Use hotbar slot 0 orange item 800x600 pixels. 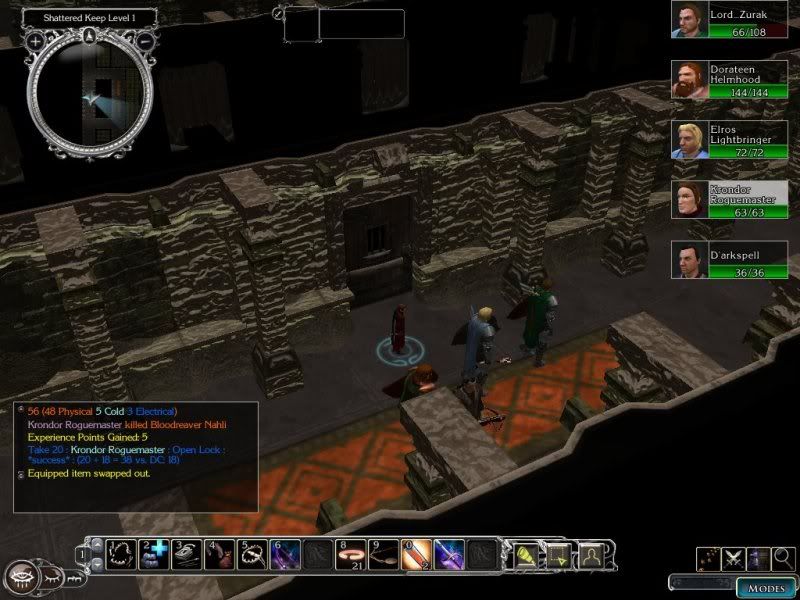tap(414, 553)
